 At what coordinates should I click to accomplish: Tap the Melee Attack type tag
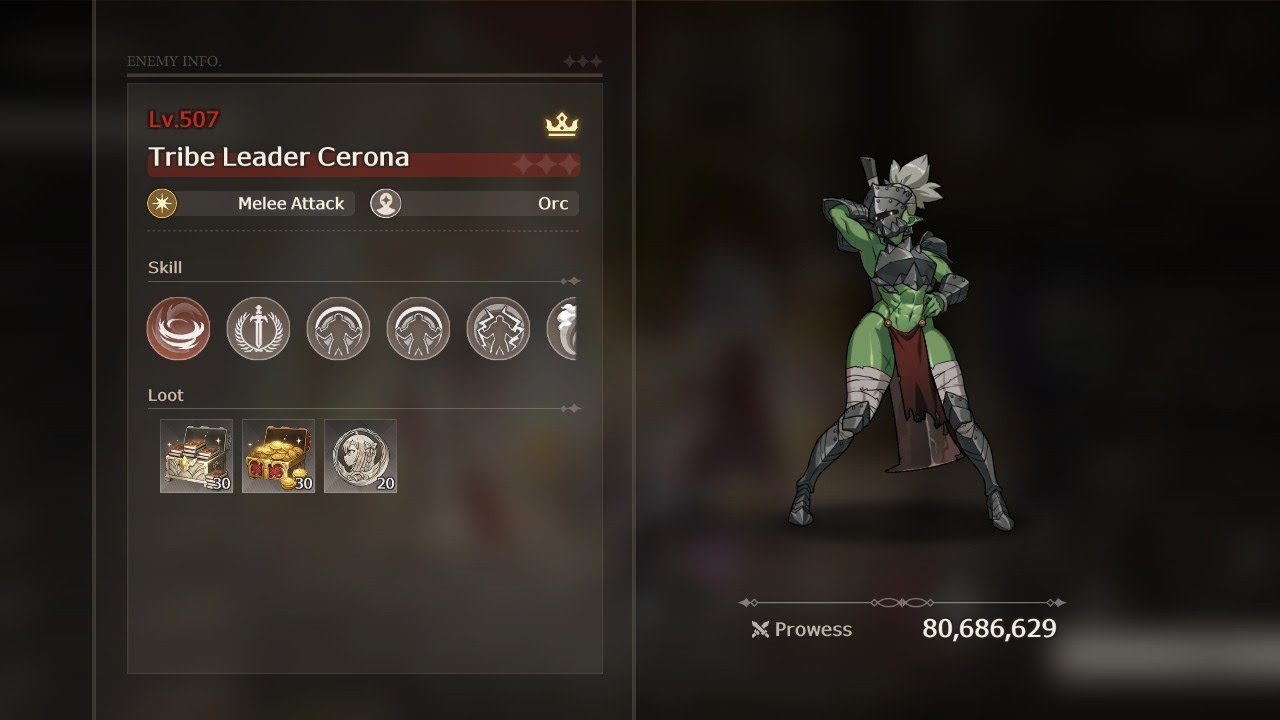[251, 203]
